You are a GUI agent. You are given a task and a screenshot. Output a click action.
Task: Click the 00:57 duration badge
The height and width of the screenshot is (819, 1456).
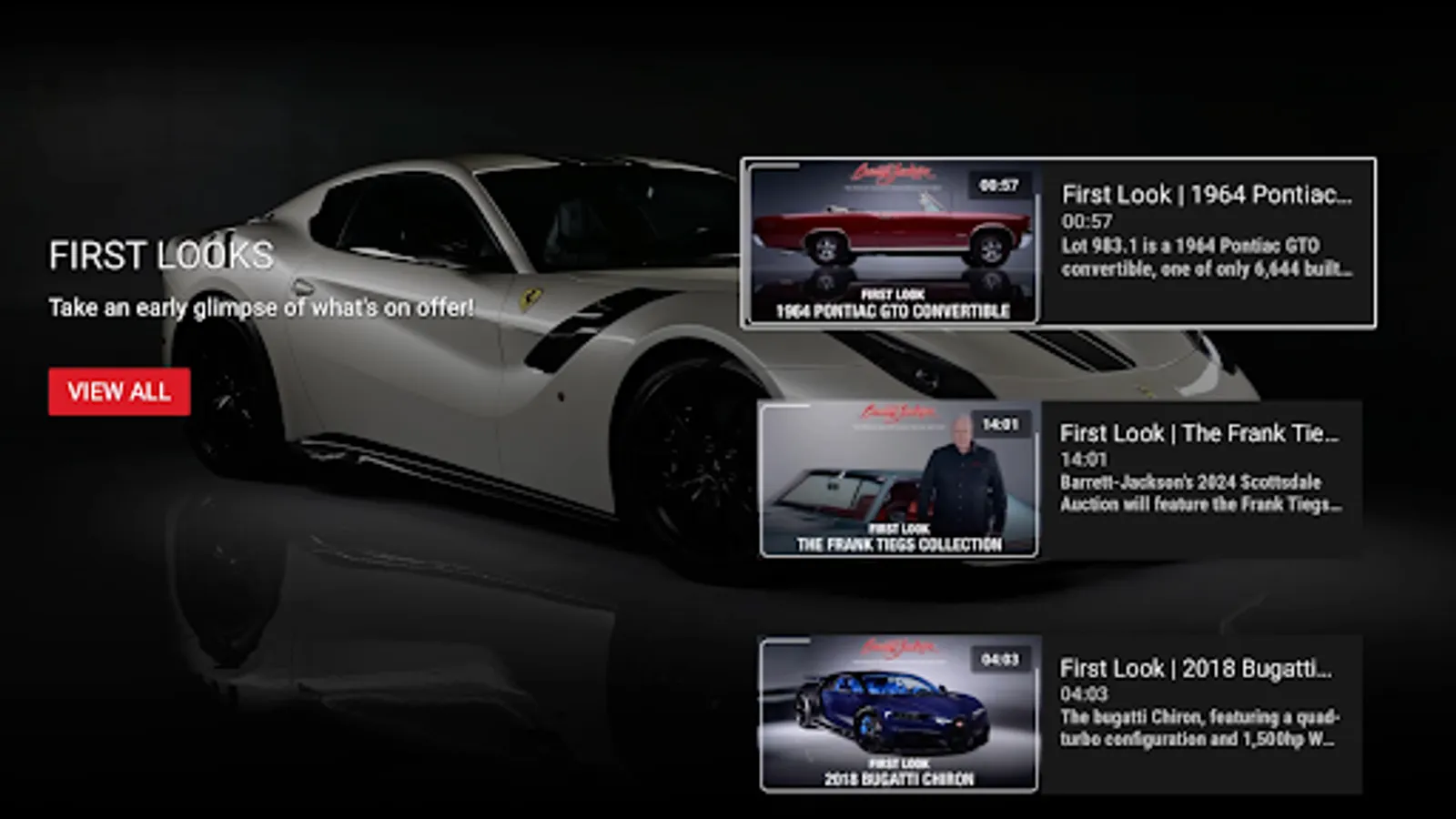pos(998,183)
